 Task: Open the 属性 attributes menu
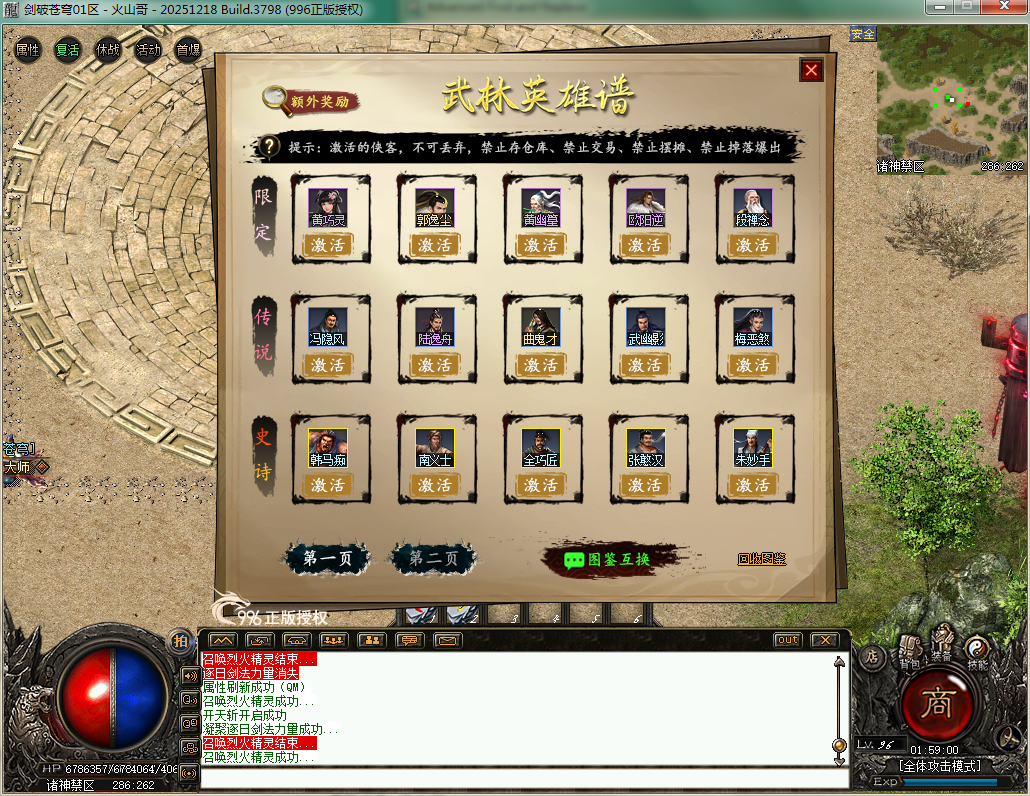[28, 49]
